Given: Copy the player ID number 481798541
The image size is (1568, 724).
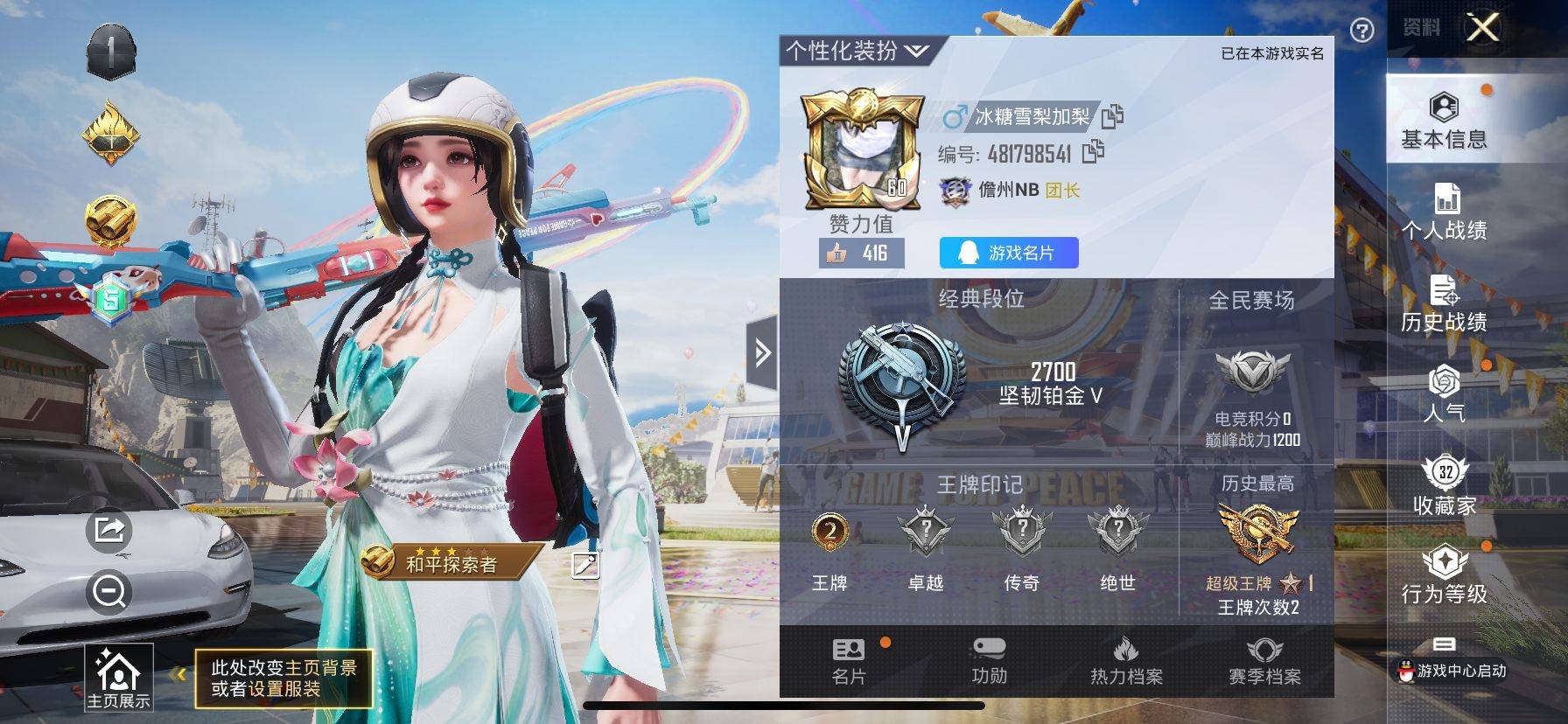Looking at the screenshot, I should [1093, 153].
